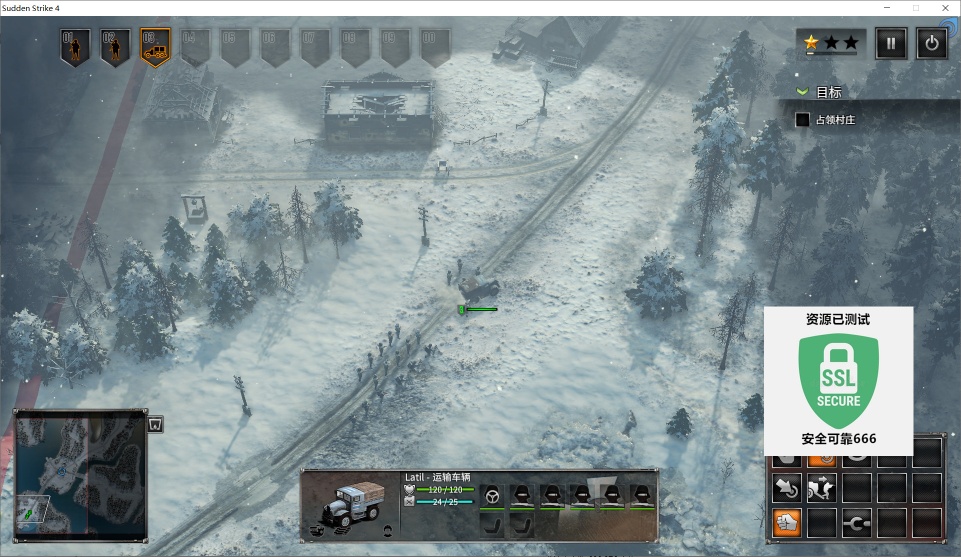961x557 pixels.
Task: Activate the fist hold-position command
Action: [786, 521]
